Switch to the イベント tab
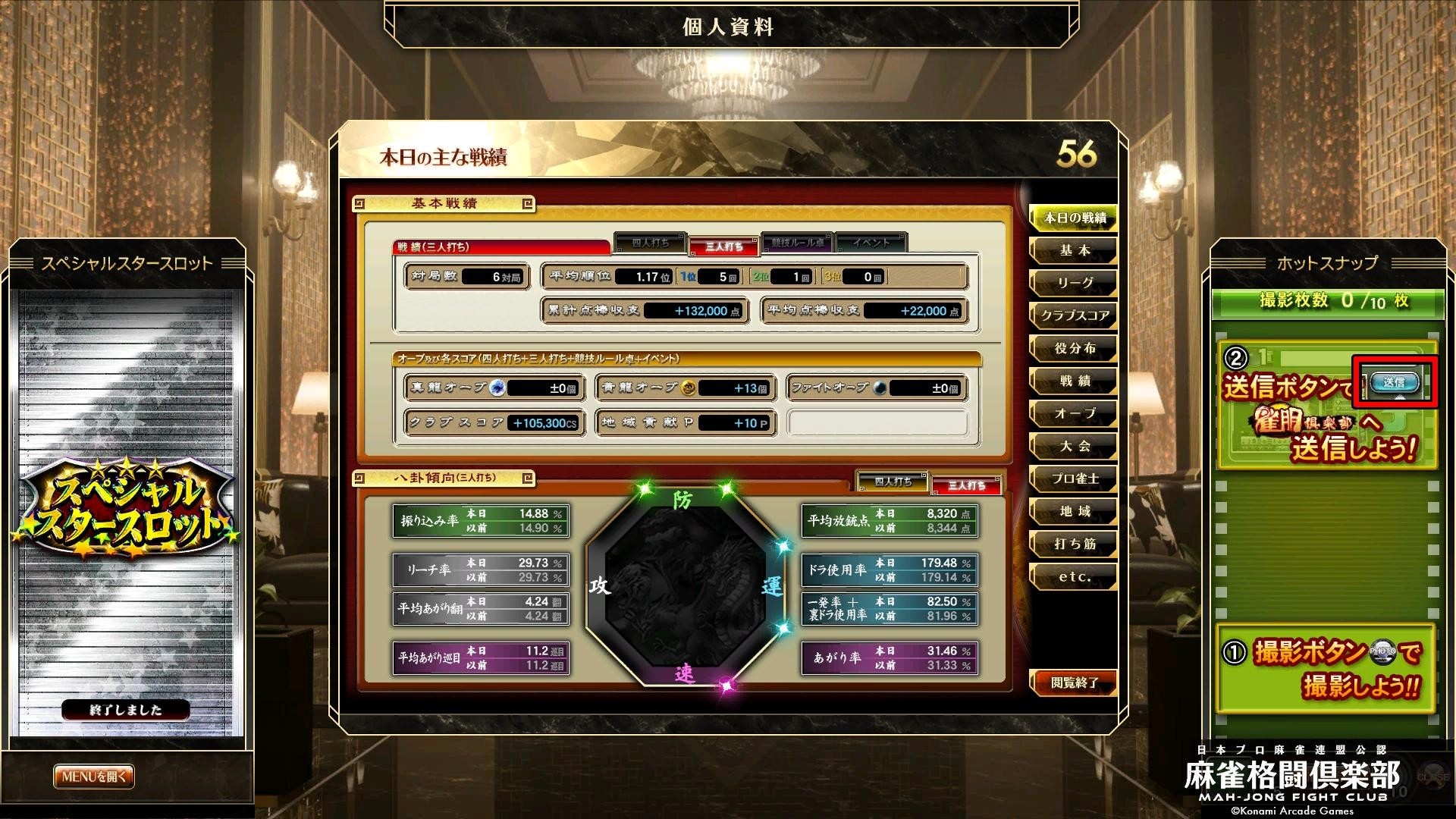 871,243
